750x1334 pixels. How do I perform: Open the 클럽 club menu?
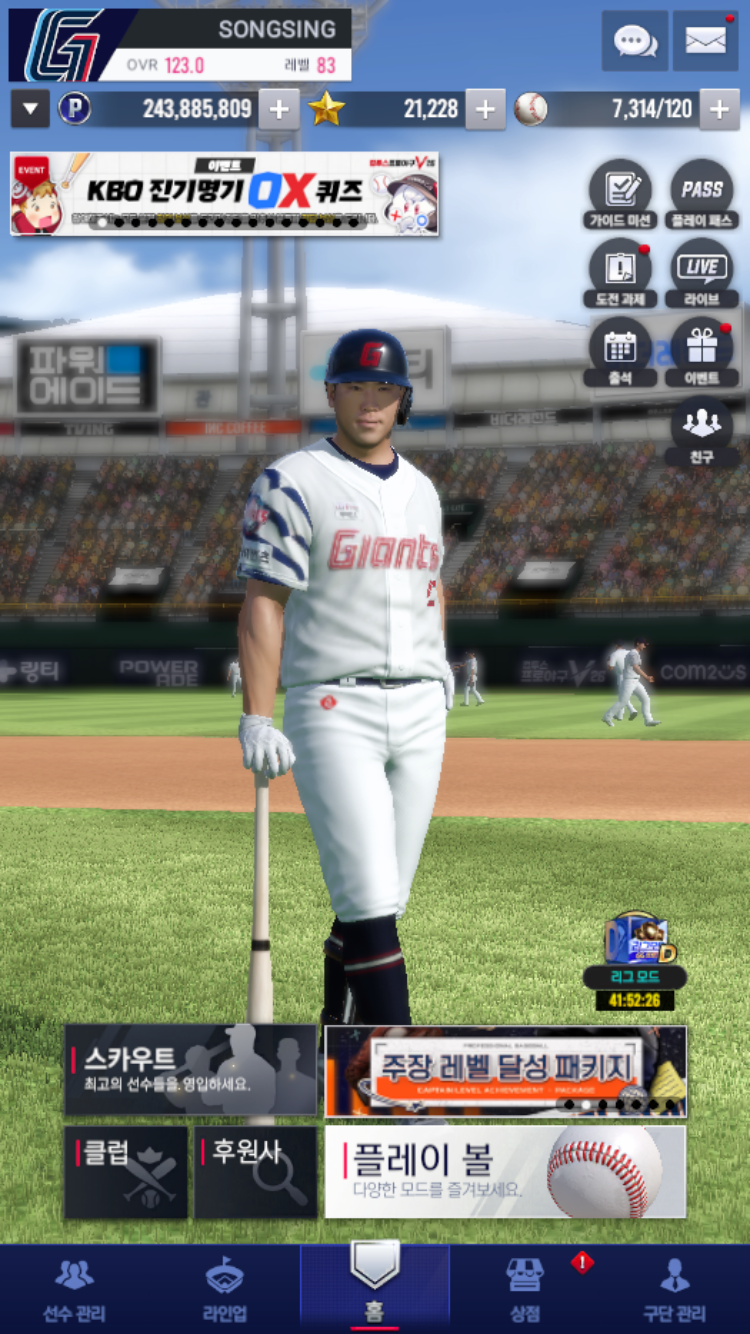(126, 1172)
